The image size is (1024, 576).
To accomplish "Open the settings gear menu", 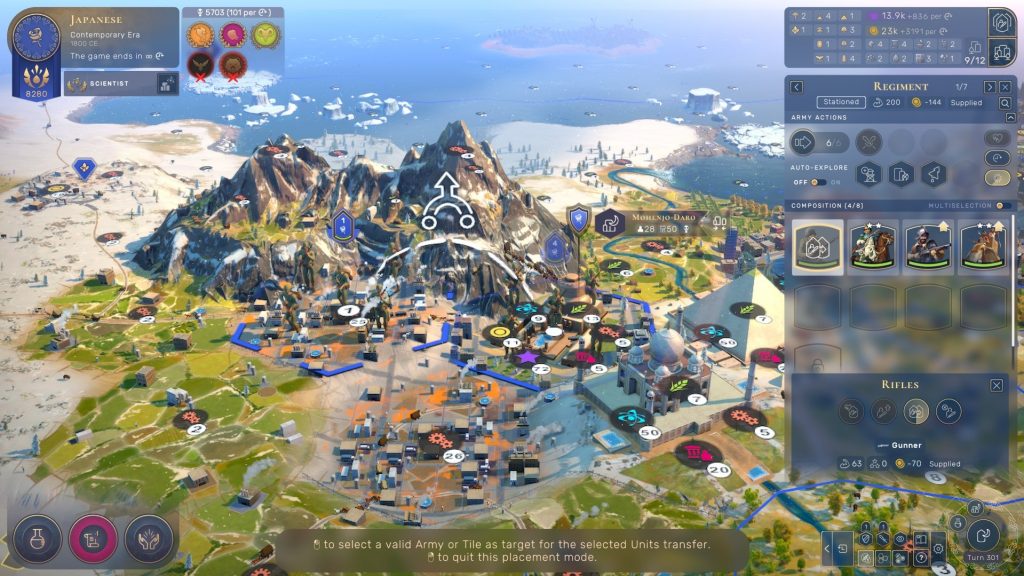I will [938, 548].
